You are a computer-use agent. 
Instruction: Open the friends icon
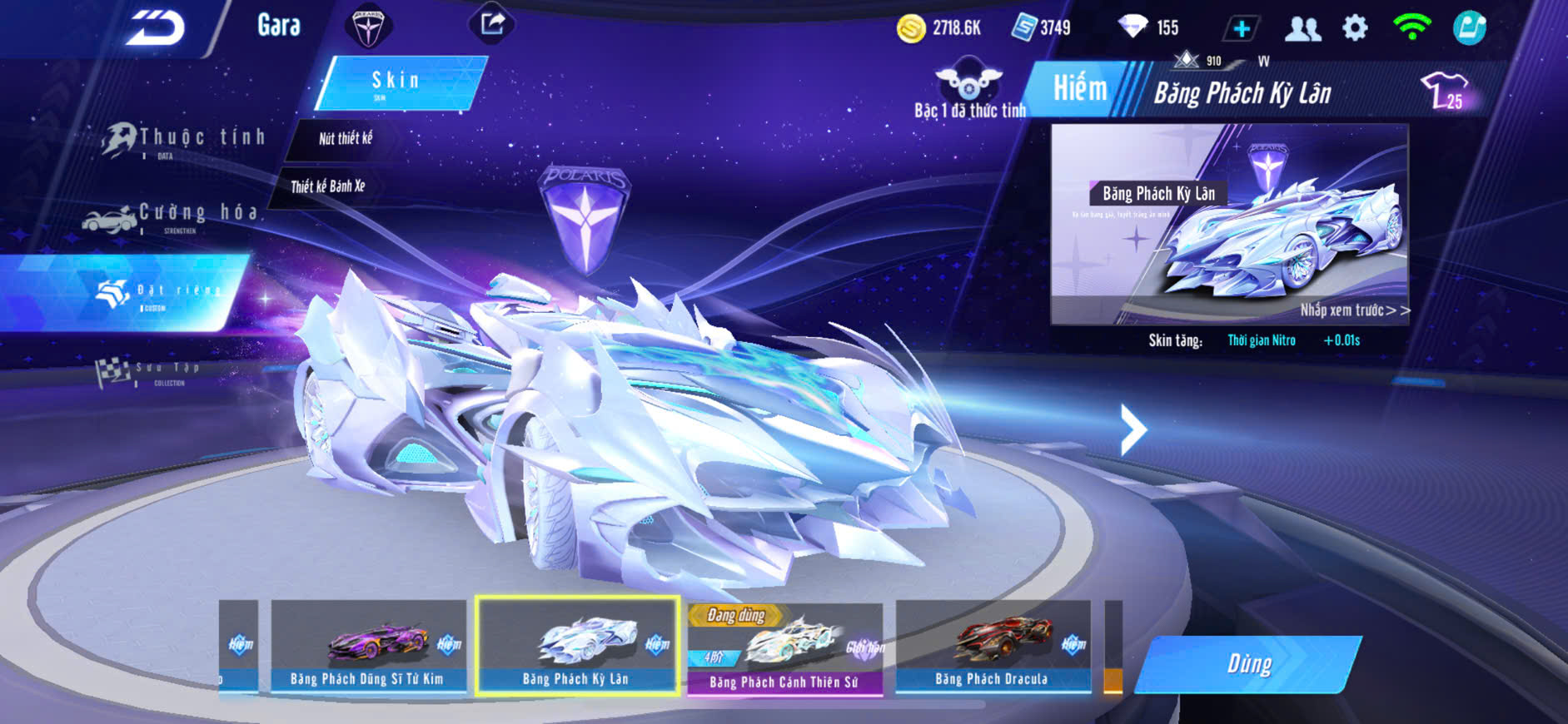click(1302, 28)
